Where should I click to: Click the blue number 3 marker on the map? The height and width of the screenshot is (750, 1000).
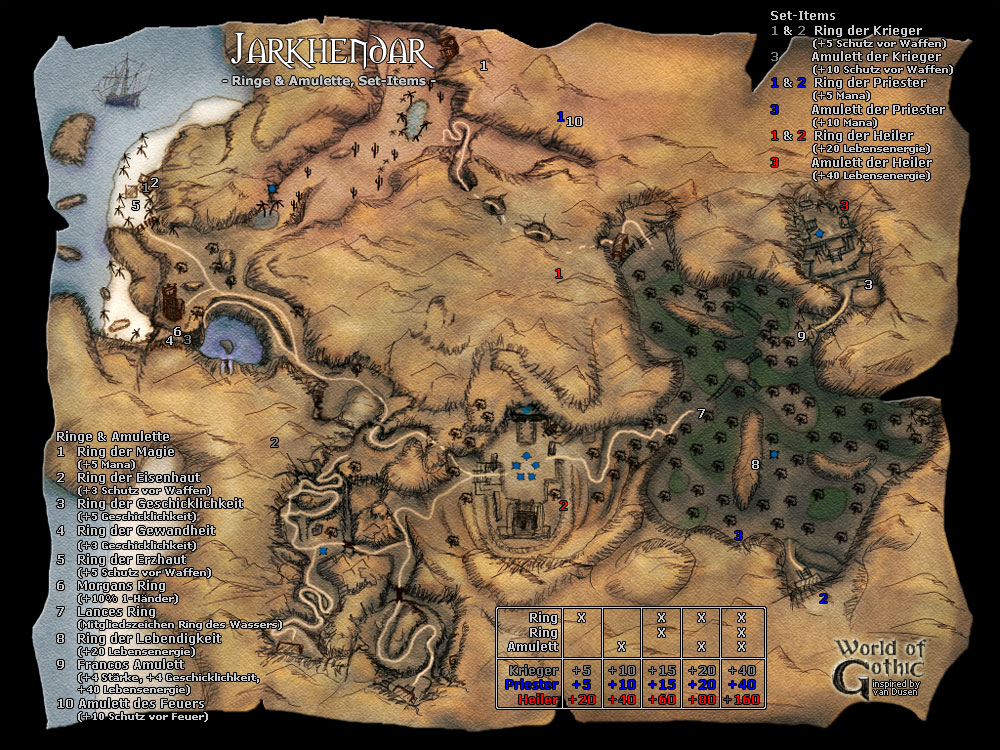(739, 536)
